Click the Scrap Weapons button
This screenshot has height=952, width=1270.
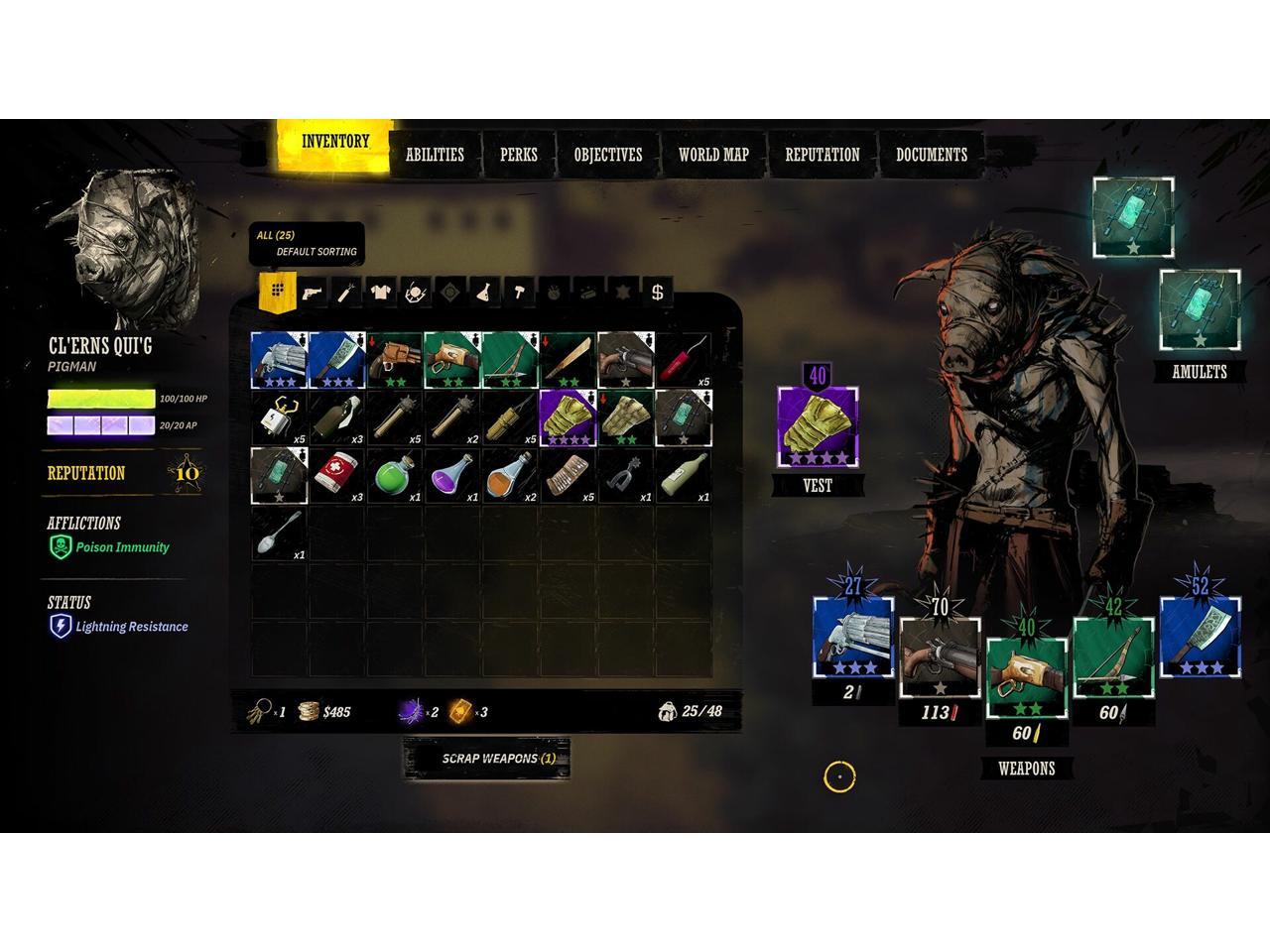[x=487, y=759]
